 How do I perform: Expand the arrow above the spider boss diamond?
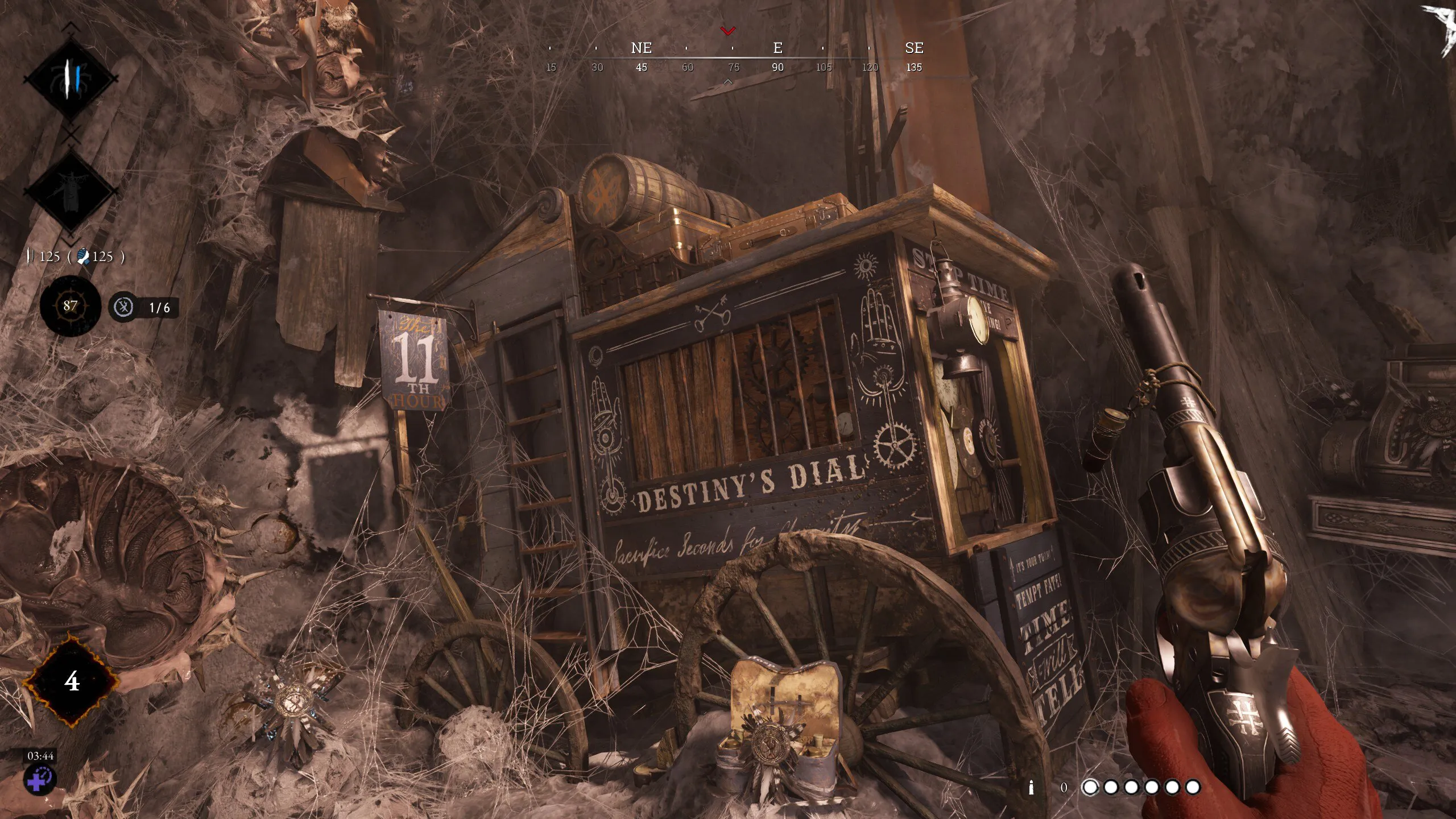(70, 26)
